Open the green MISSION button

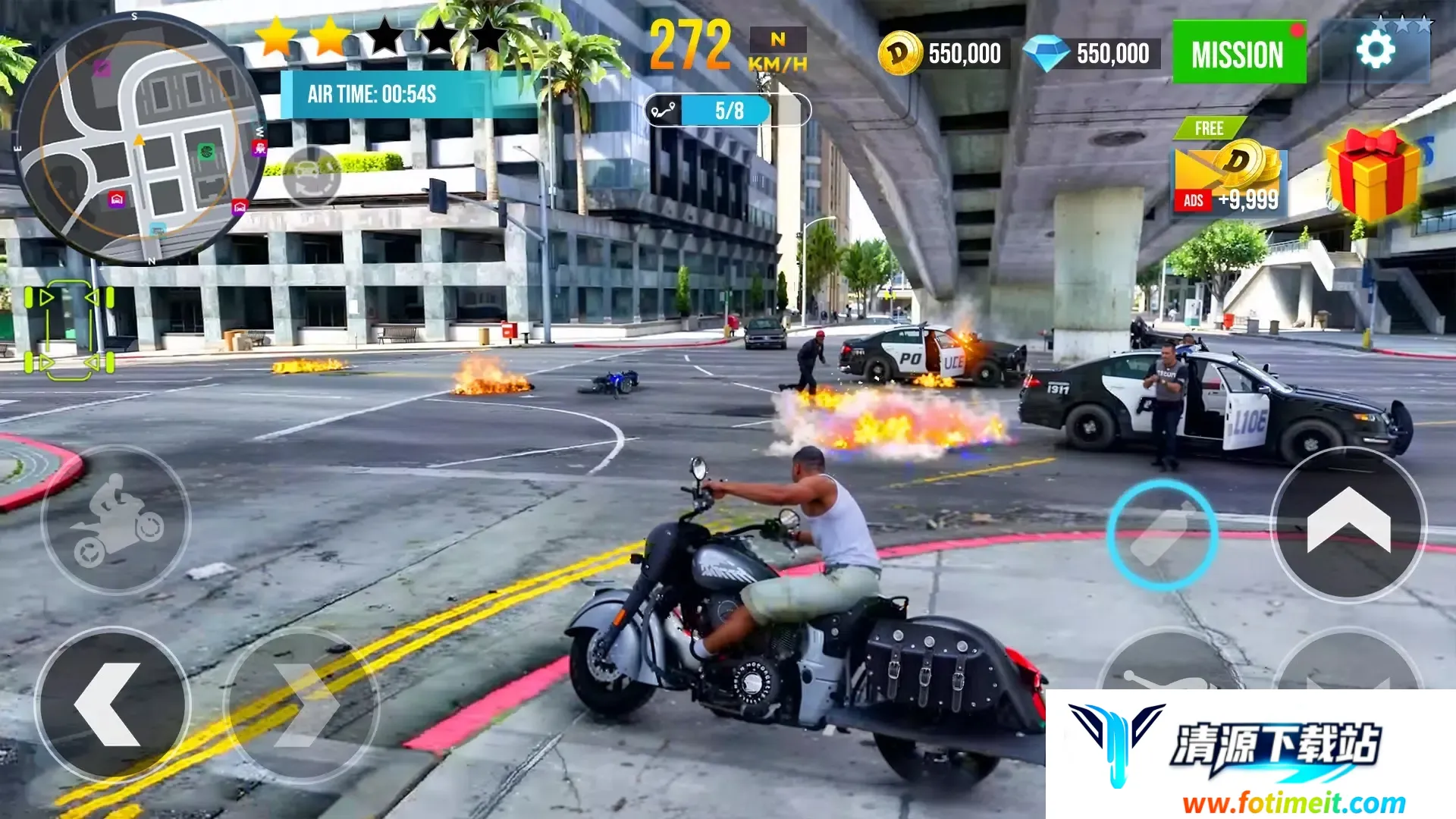(1238, 53)
